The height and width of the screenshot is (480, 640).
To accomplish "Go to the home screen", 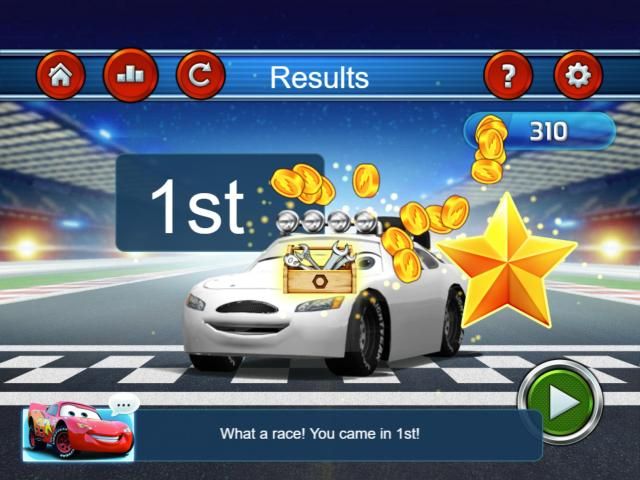I will 61,76.
